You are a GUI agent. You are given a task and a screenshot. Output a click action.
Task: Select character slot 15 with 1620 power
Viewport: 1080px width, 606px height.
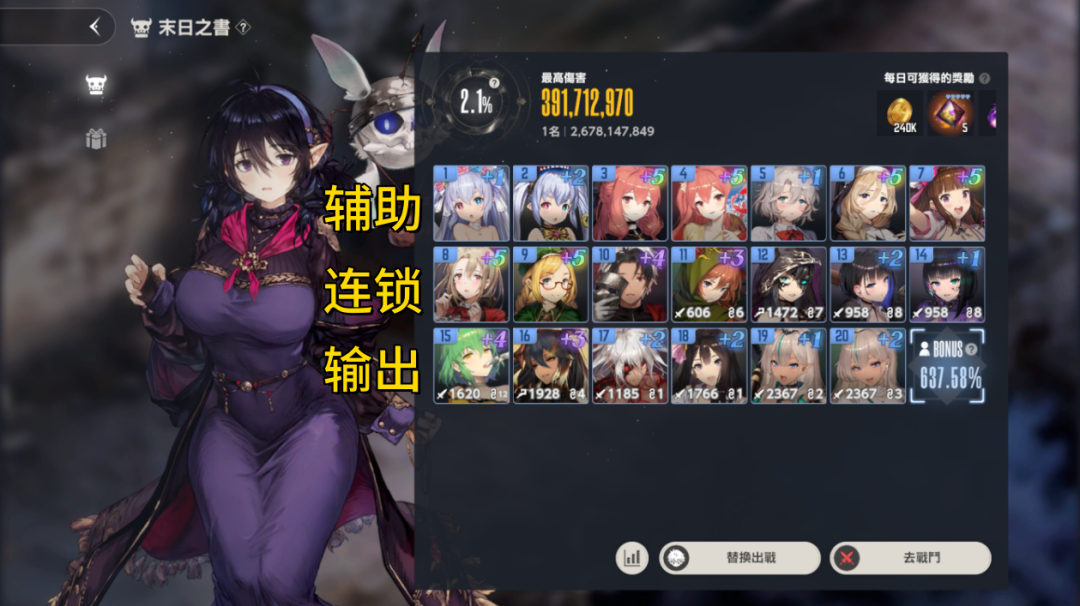[471, 366]
